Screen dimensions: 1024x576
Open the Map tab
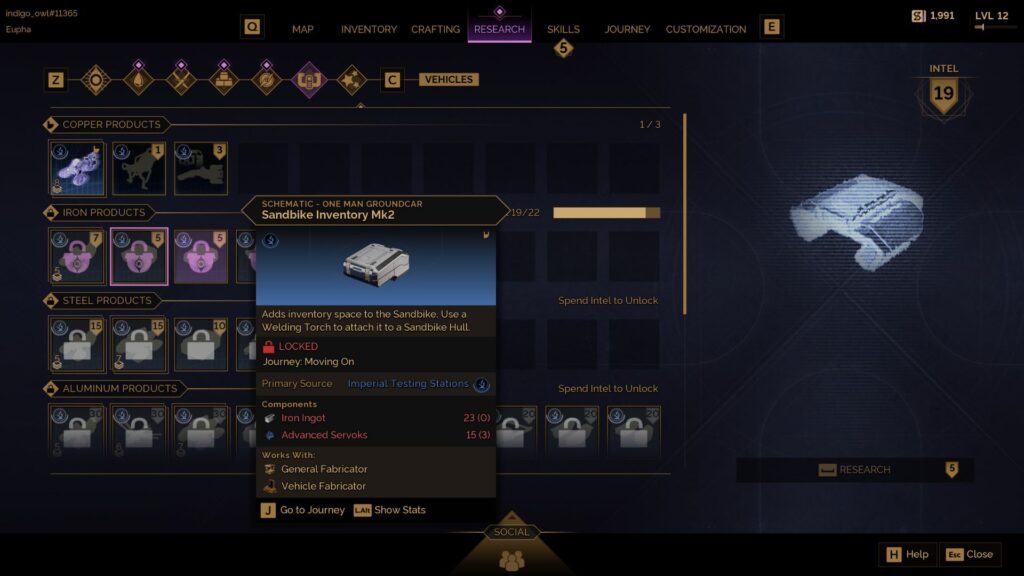tap(302, 29)
